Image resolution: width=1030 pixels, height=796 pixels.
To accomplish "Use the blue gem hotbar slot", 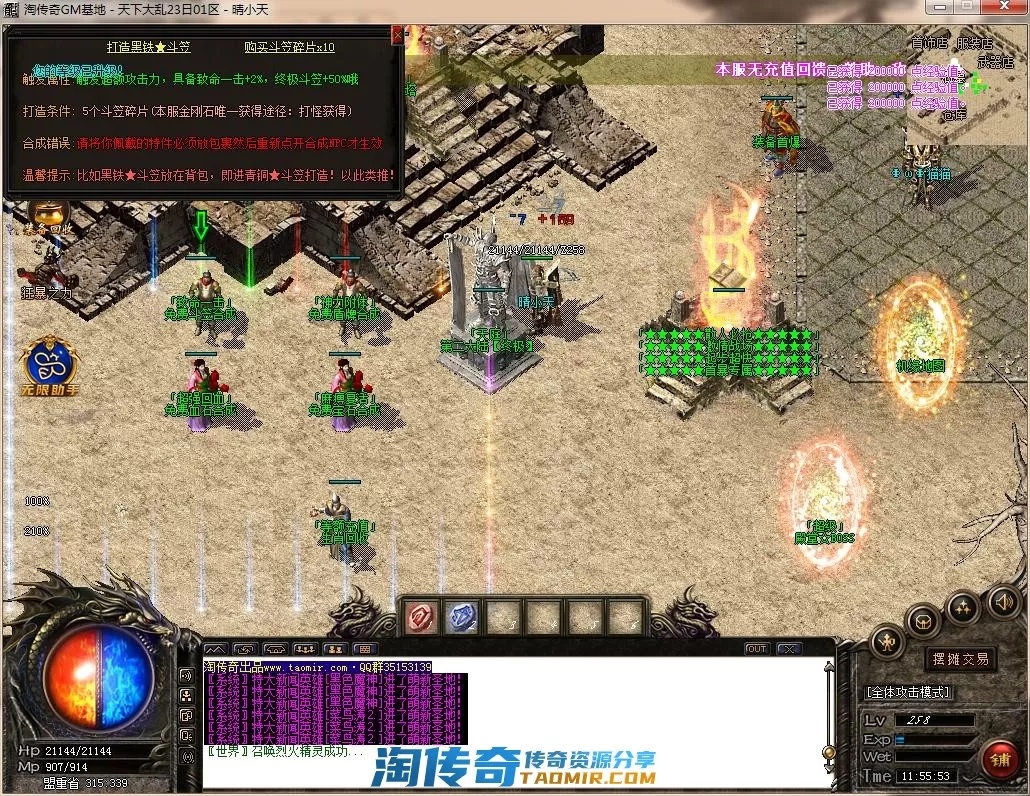I will (x=460, y=618).
